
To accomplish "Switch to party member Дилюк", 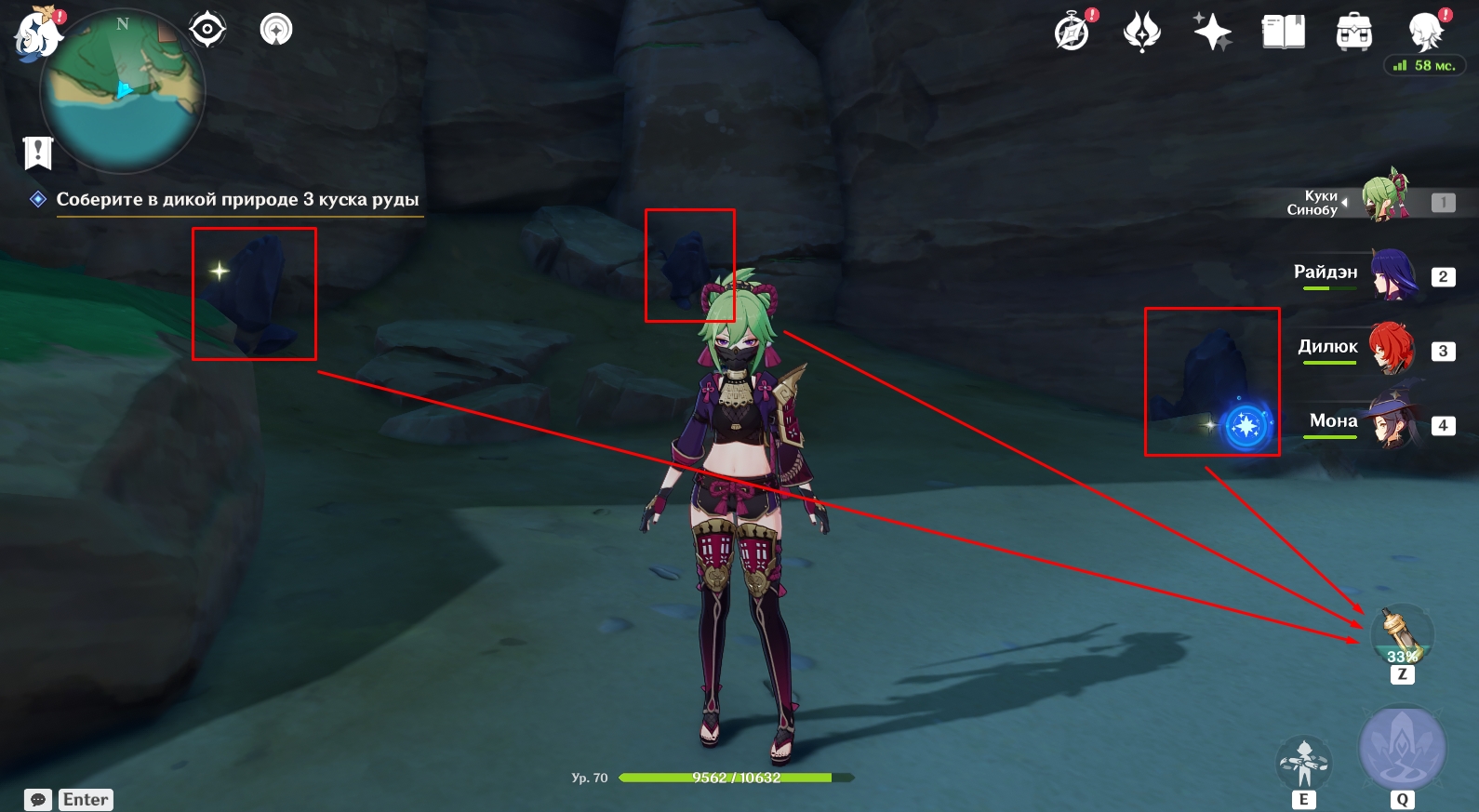I will click(x=1391, y=350).
